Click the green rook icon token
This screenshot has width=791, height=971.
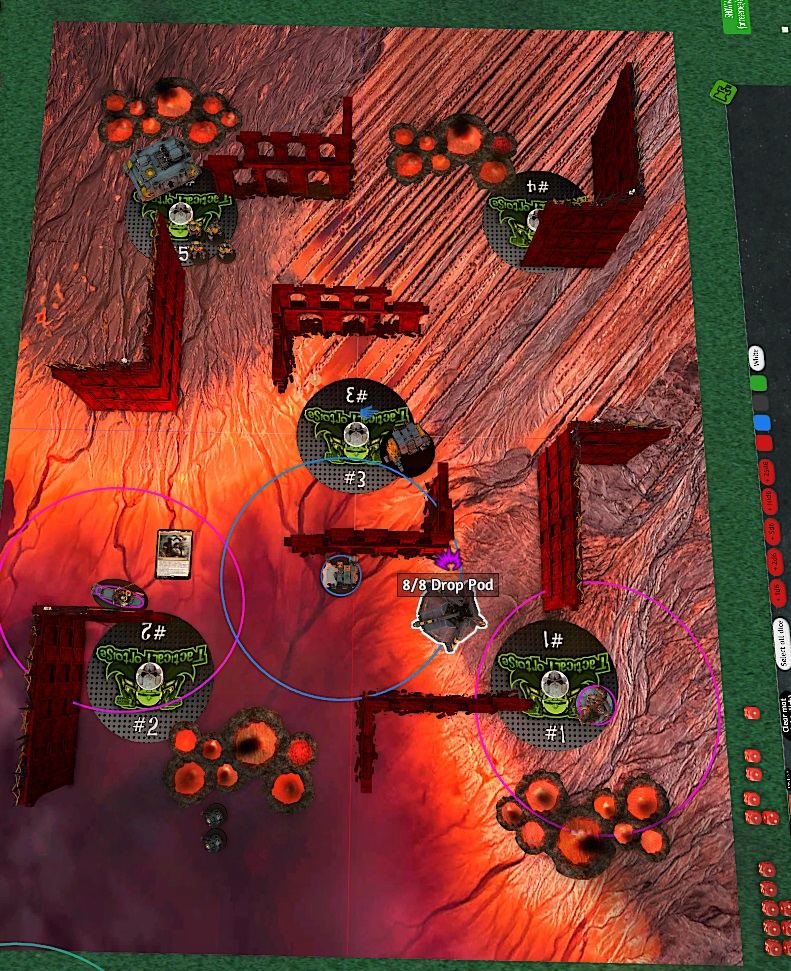click(x=720, y=94)
